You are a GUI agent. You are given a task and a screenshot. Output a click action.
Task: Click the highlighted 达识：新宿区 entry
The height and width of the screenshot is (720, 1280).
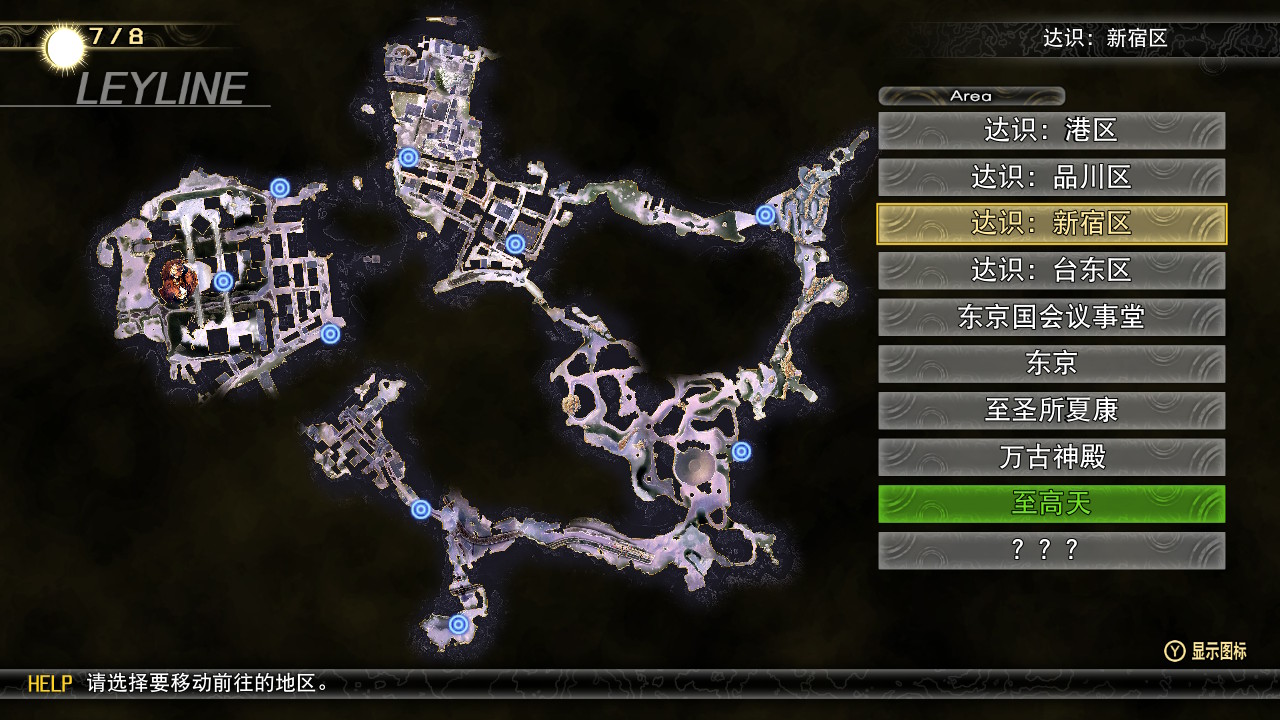pyautogui.click(x=1051, y=224)
